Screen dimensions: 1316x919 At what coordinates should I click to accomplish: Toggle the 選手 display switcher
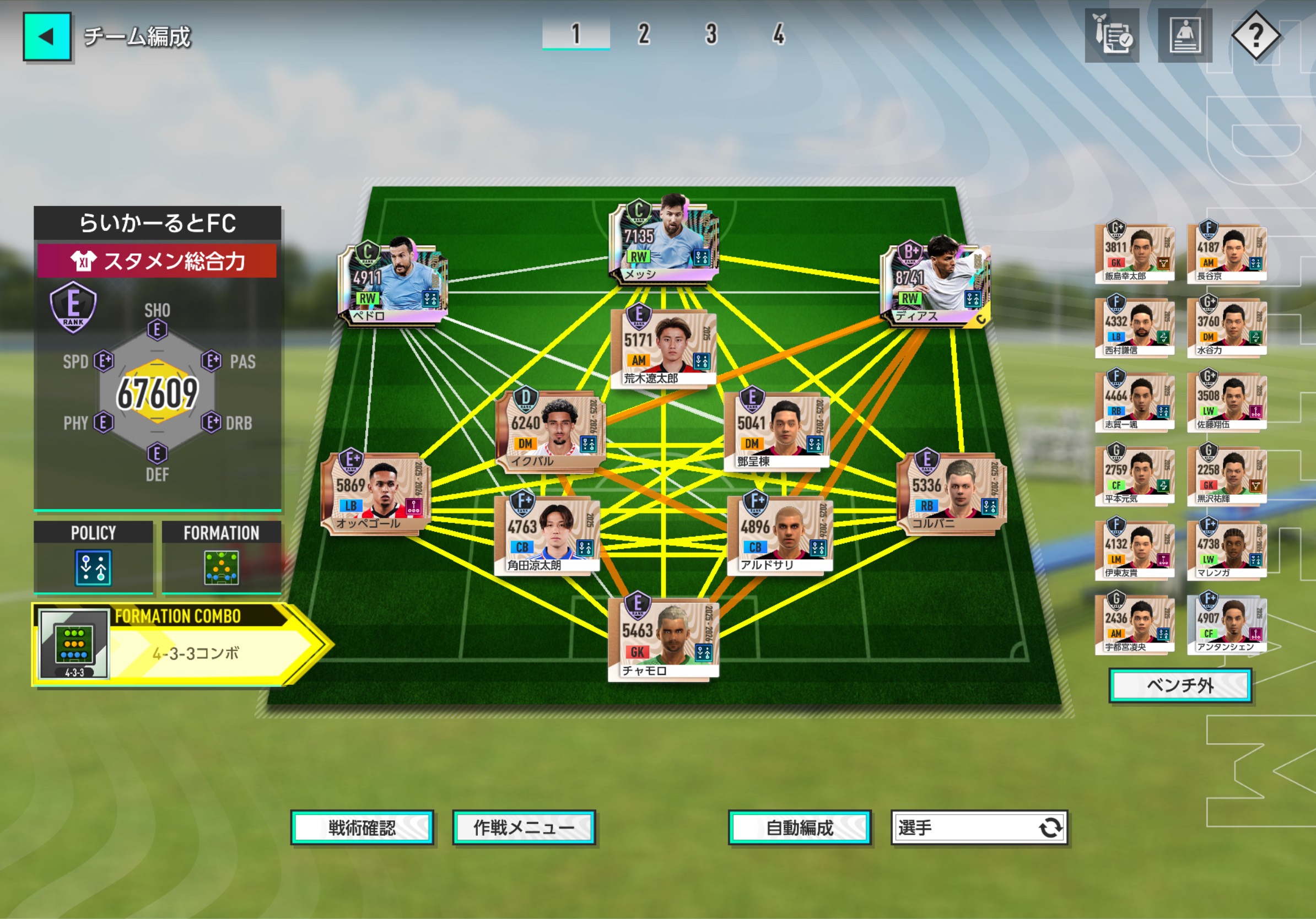coord(979,828)
